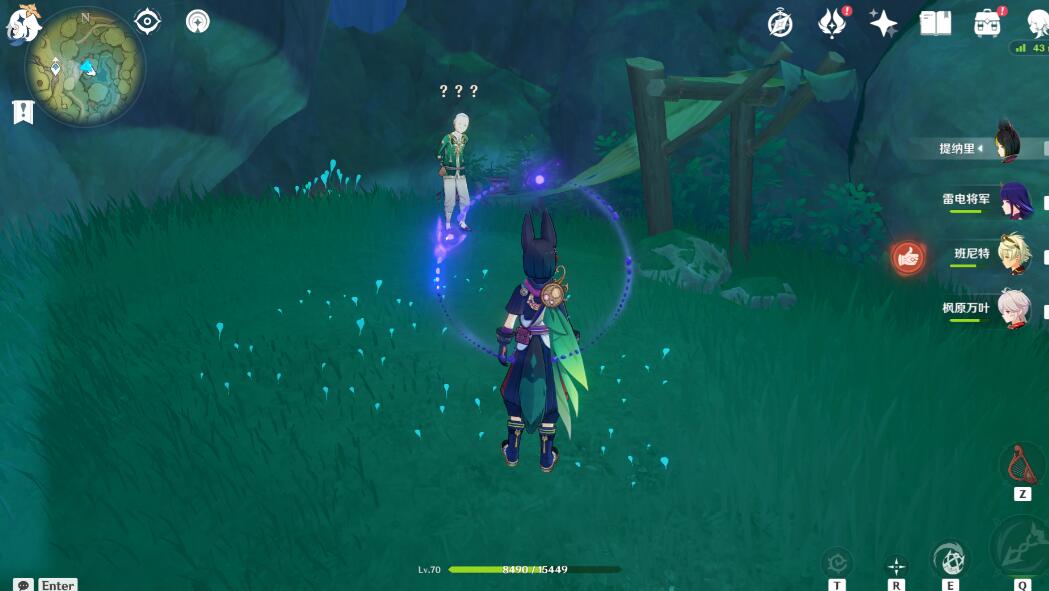Image resolution: width=1049 pixels, height=591 pixels.
Task: Open the events icon with red alert
Action: click(831, 23)
